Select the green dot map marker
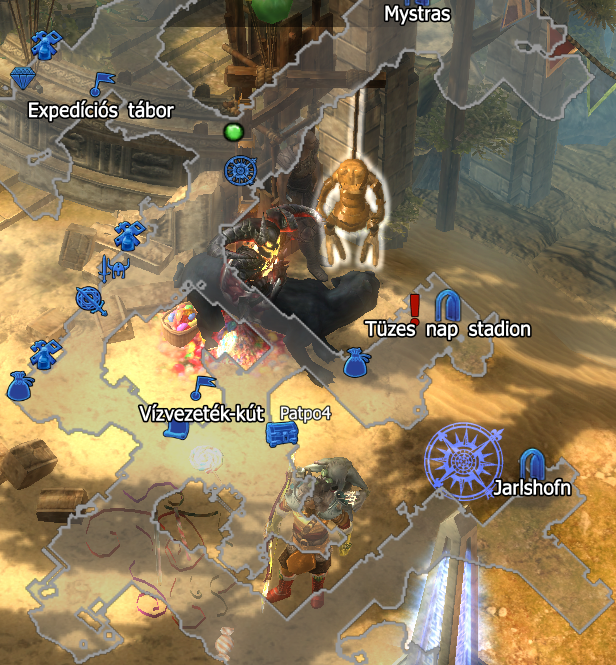The width and height of the screenshot is (616, 665). coord(233,132)
